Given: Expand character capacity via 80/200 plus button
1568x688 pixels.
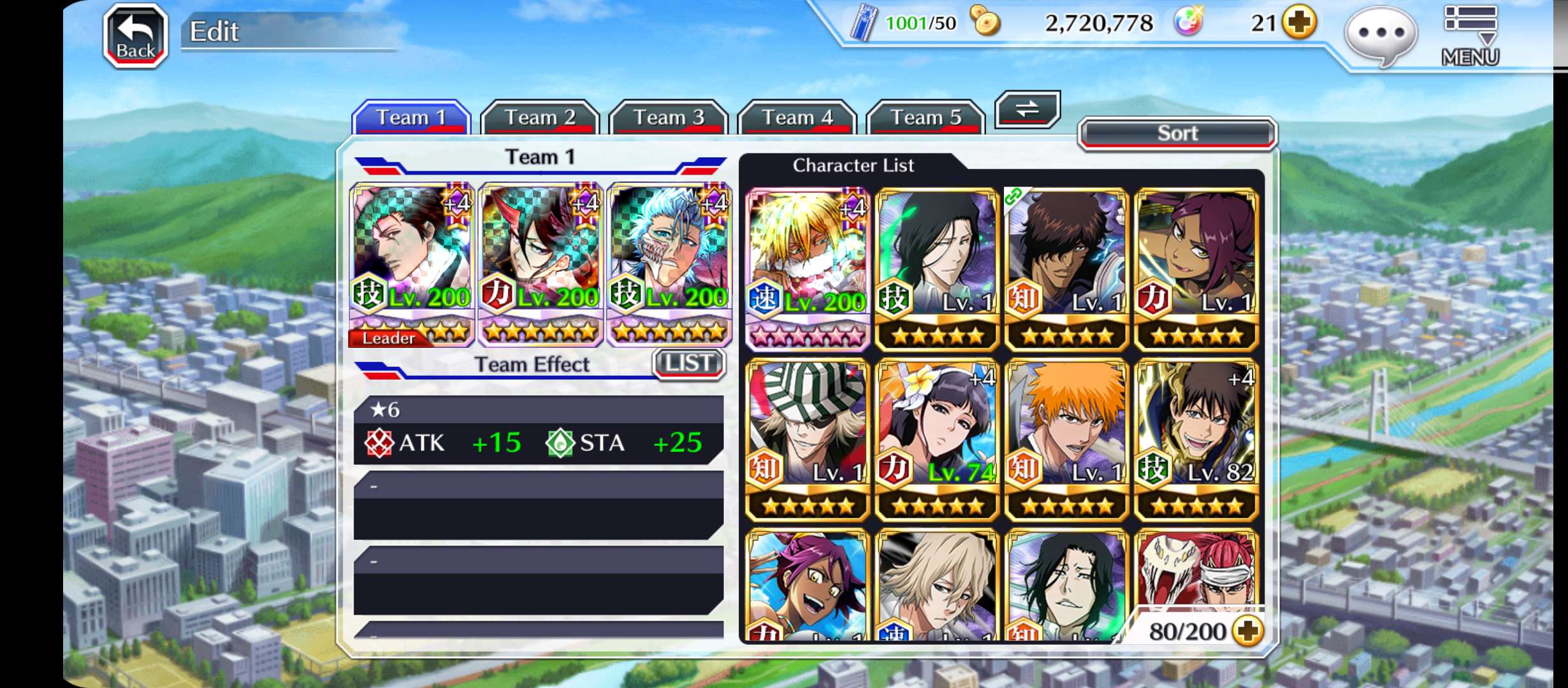Looking at the screenshot, I should tap(1247, 631).
